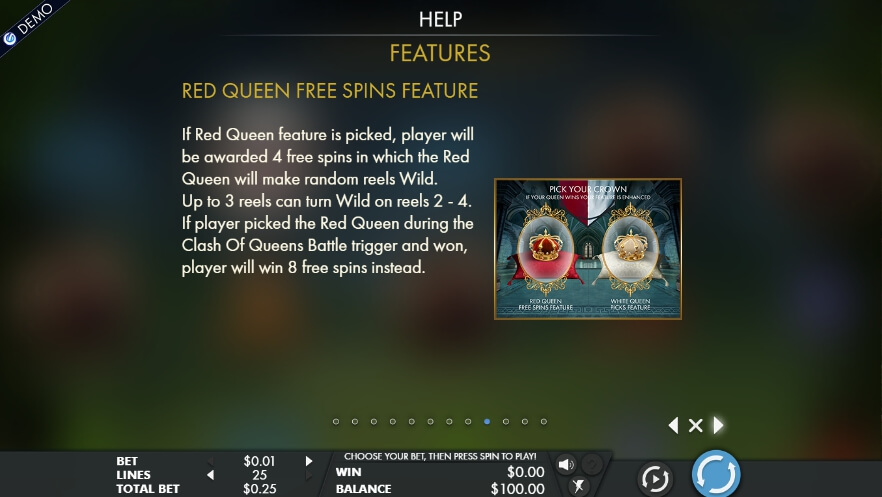Increase the bet amount with the right arrow
This screenshot has height=497, width=882.
pyautogui.click(x=309, y=461)
